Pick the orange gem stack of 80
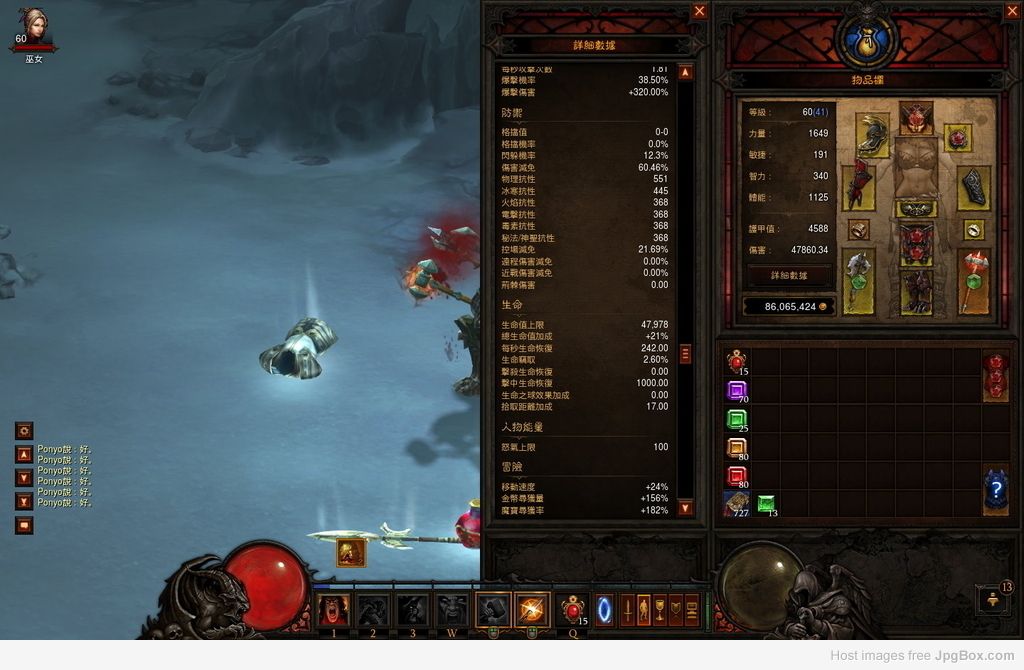Viewport: 1024px width, 670px height. pyautogui.click(x=736, y=448)
